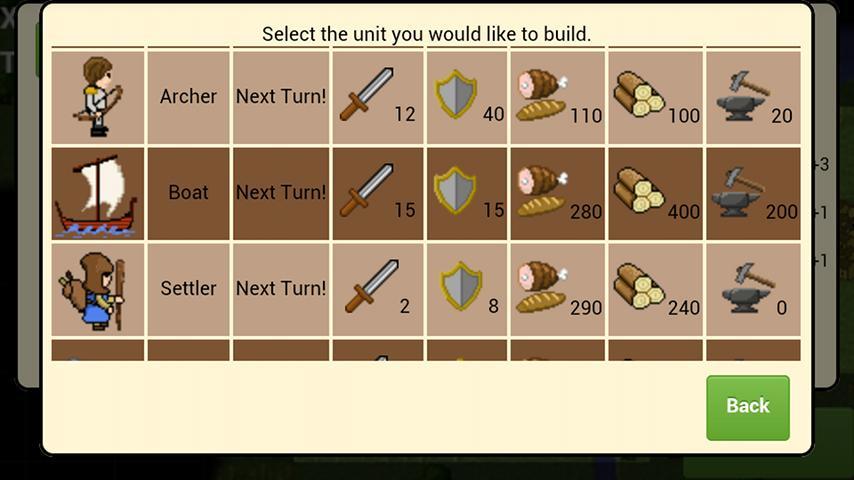Image resolution: width=854 pixels, height=480 pixels.
Task: Choose the hooded Settler portrait
Action: tap(98, 289)
